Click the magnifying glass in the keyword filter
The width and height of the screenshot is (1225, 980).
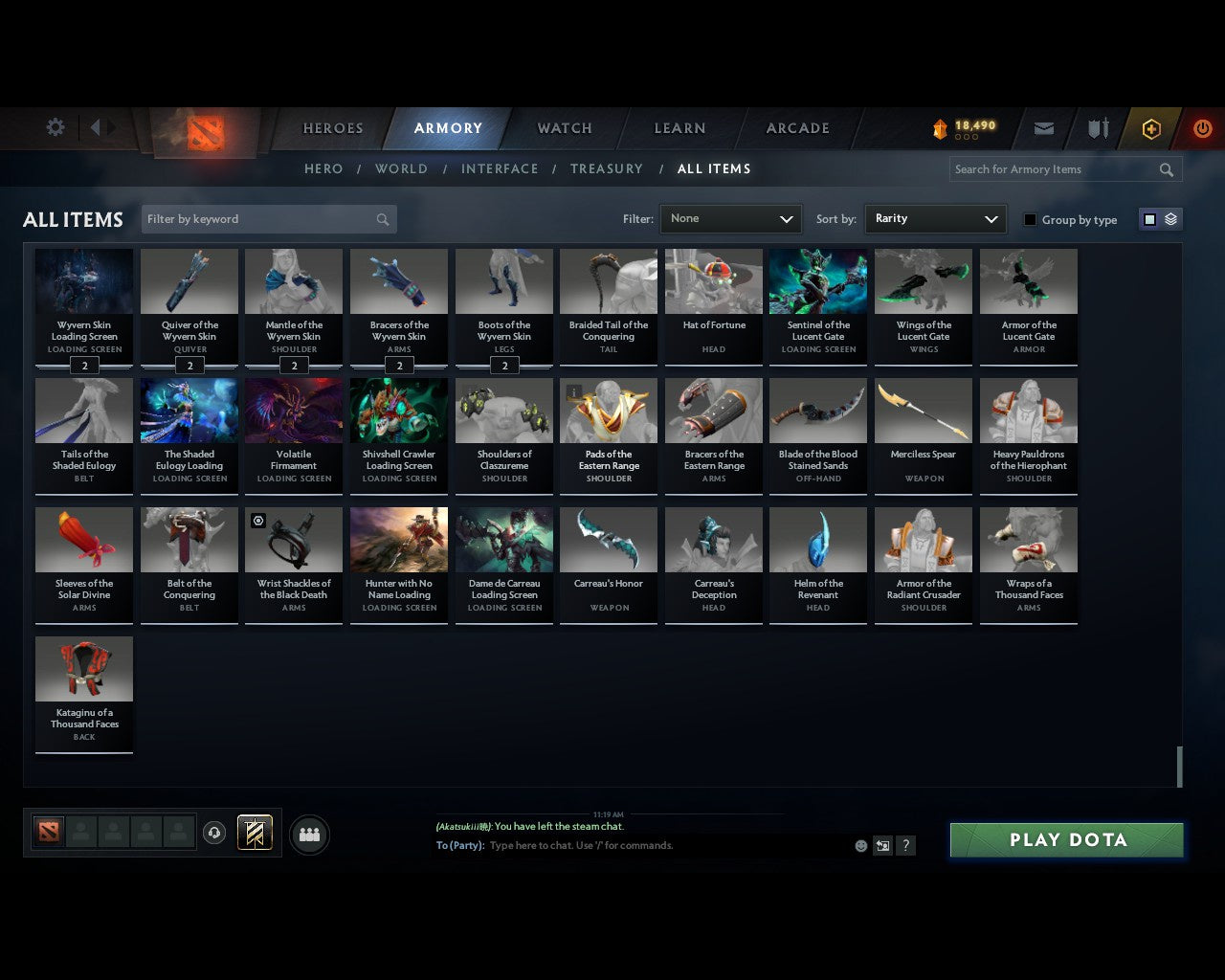click(383, 219)
